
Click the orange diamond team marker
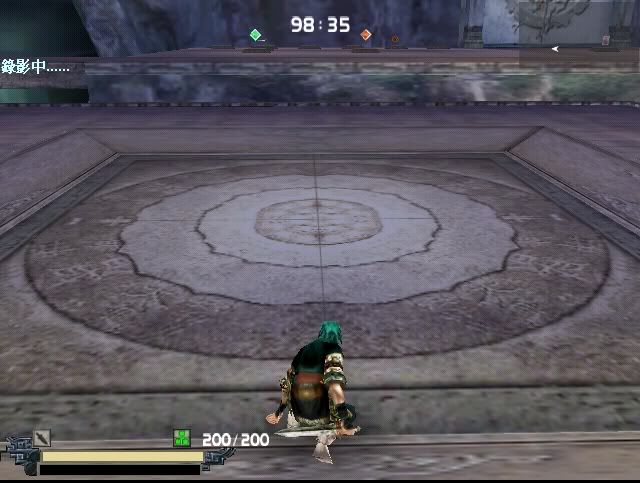pyautogui.click(x=366, y=35)
